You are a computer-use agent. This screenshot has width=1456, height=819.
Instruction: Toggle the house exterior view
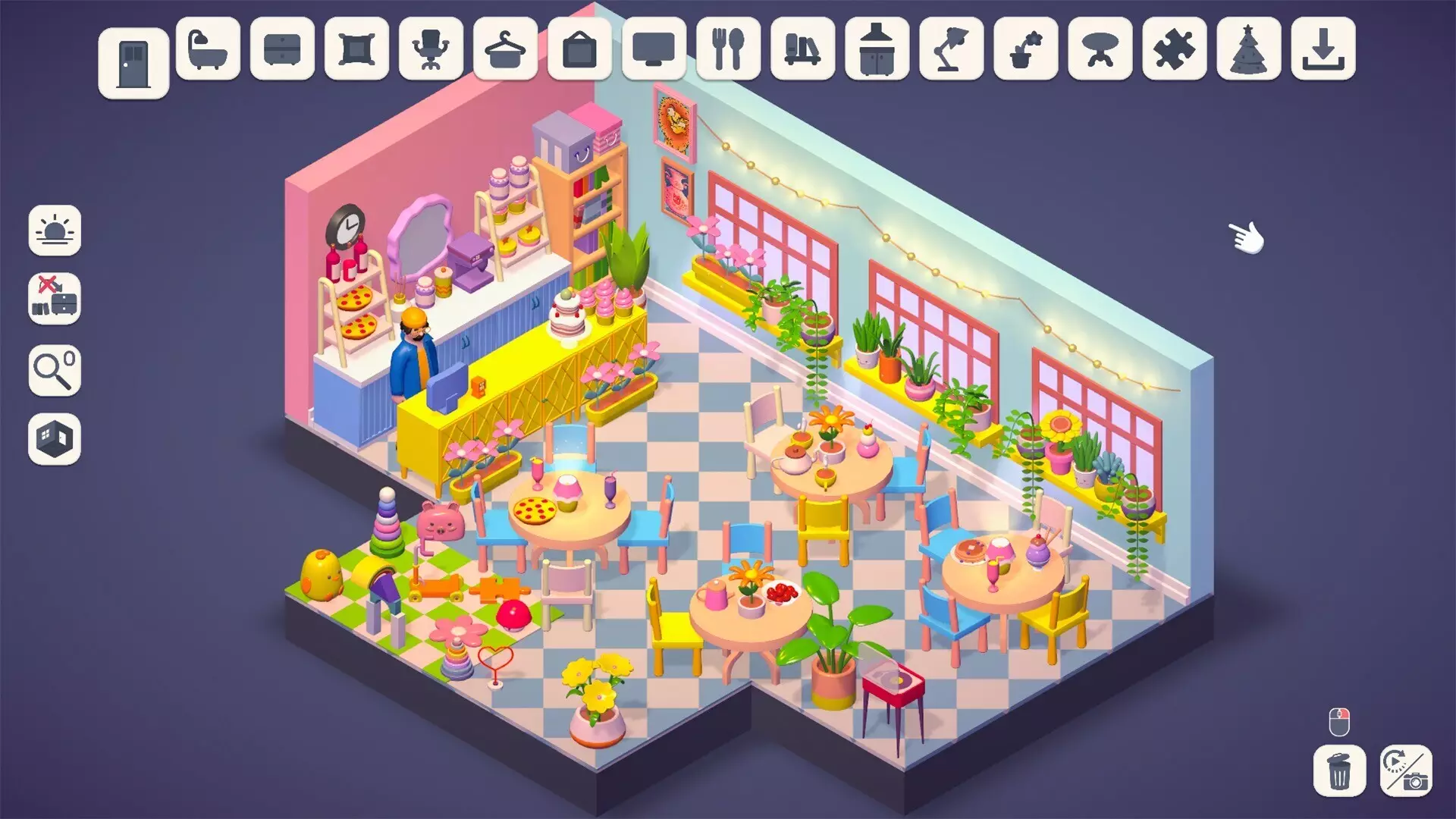point(54,438)
